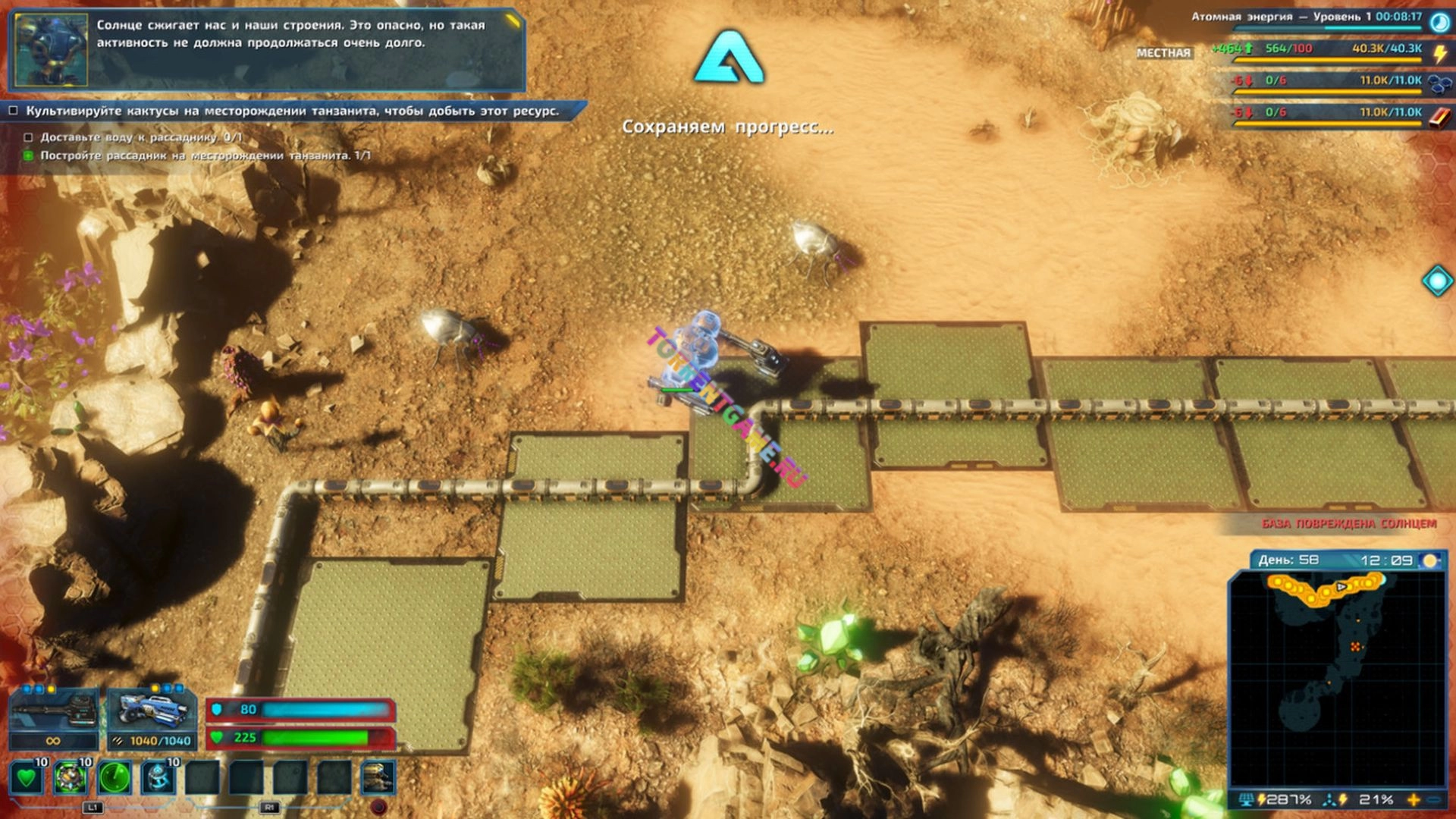This screenshot has width=1456, height=819.
Task: Click the day-night sun icon above minimap
Action: coord(1429,560)
